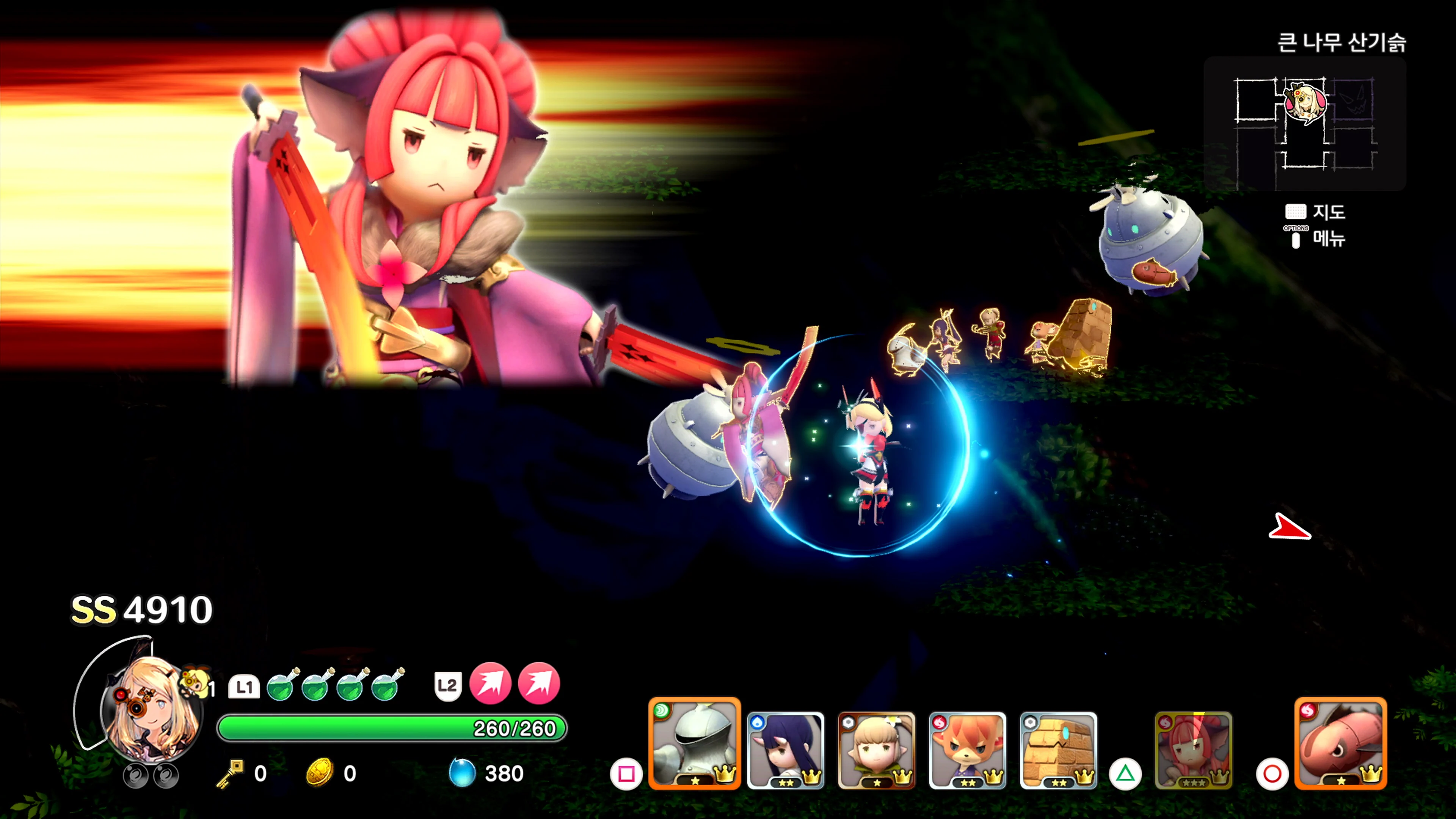Open the L1 item shortcut group
Screen dimensions: 1456x819
coord(244,686)
